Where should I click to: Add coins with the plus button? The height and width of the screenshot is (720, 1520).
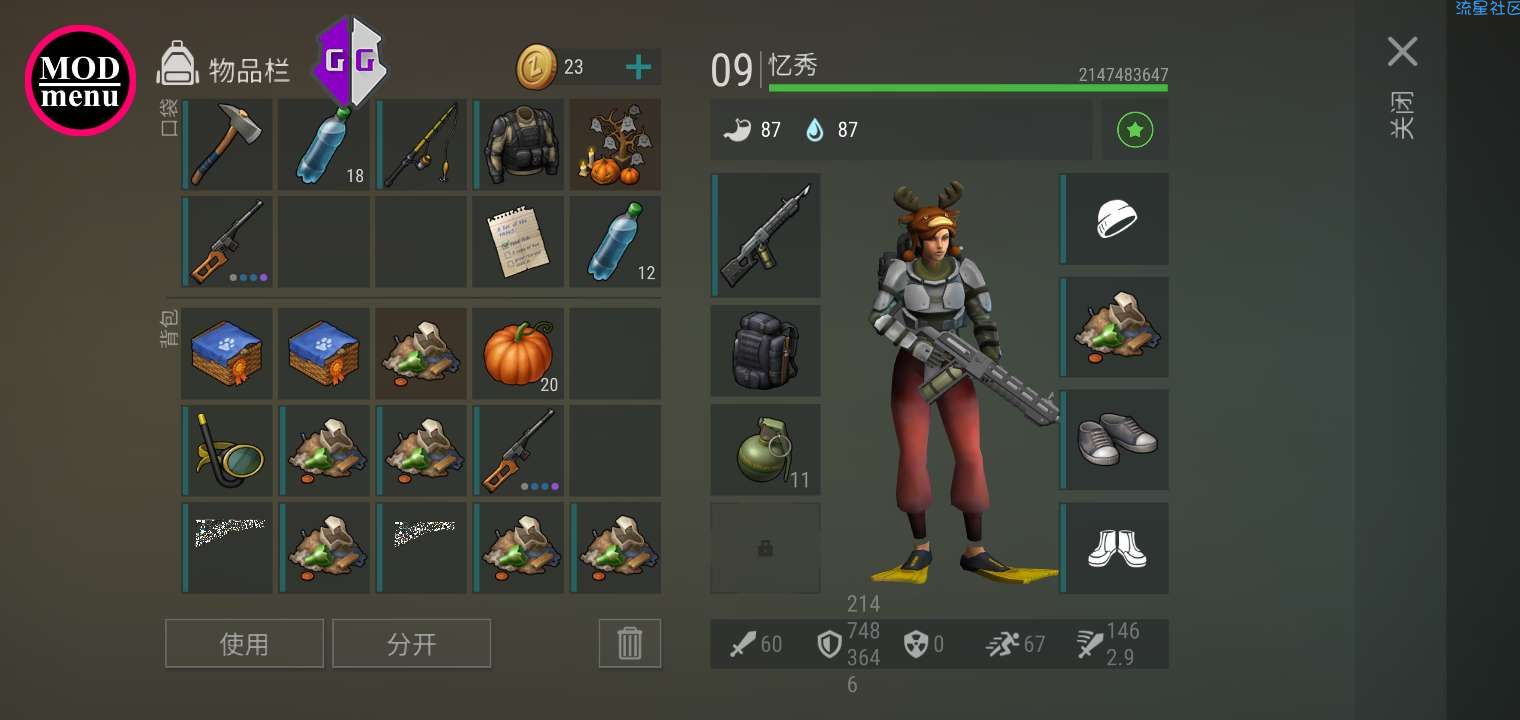(x=638, y=68)
